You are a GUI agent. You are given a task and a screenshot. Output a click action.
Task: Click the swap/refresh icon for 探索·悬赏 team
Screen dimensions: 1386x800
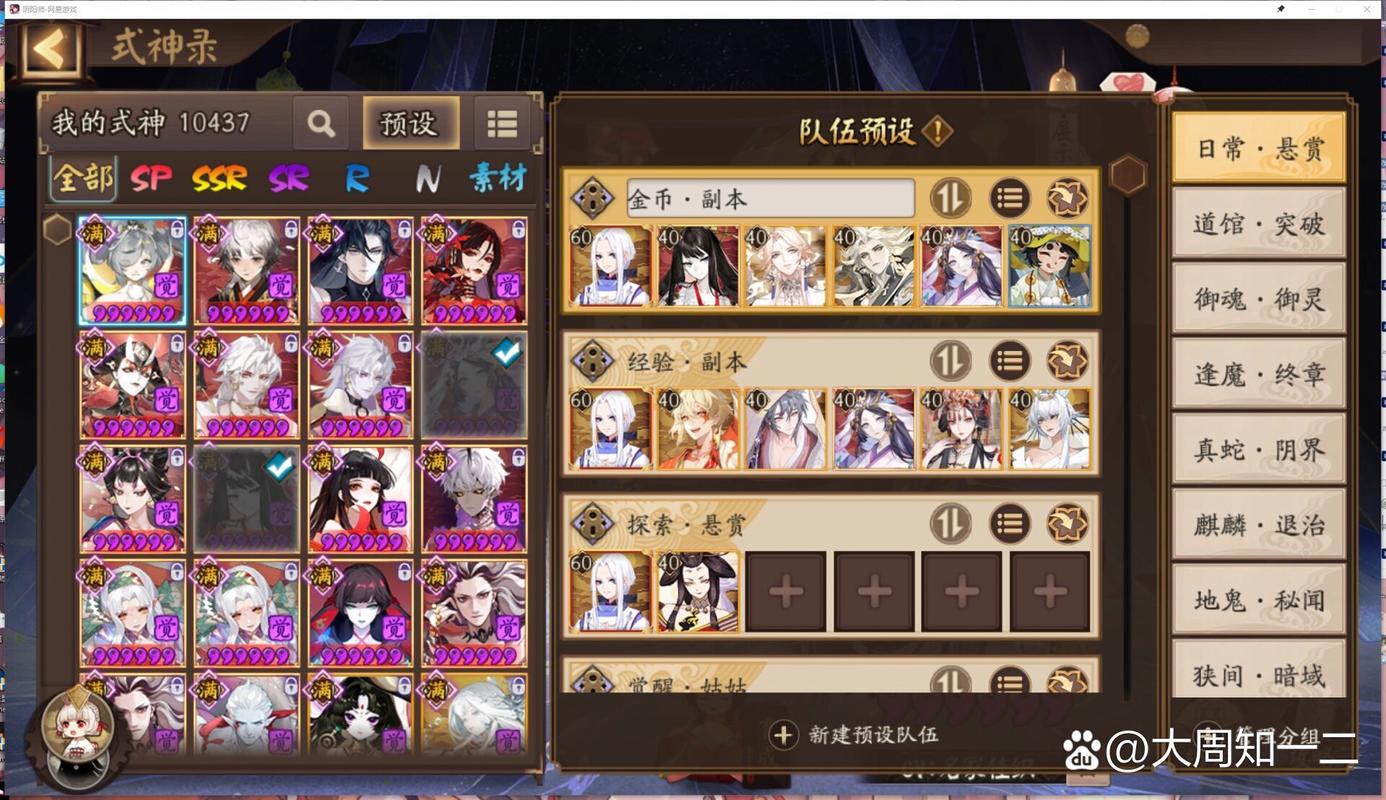coord(1066,522)
